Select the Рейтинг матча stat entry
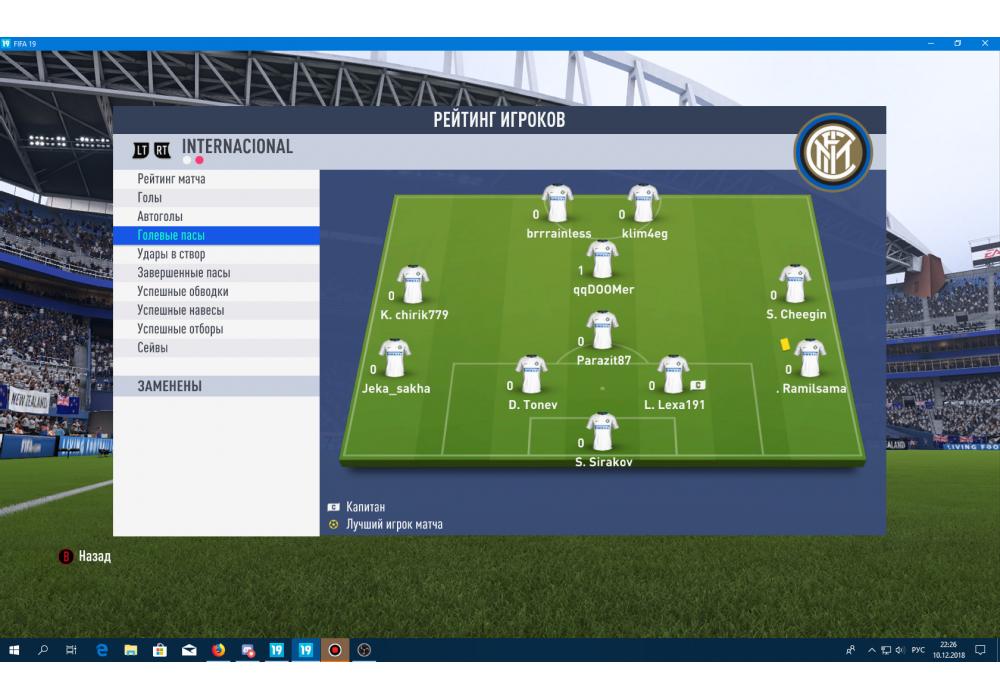 tap(172, 179)
